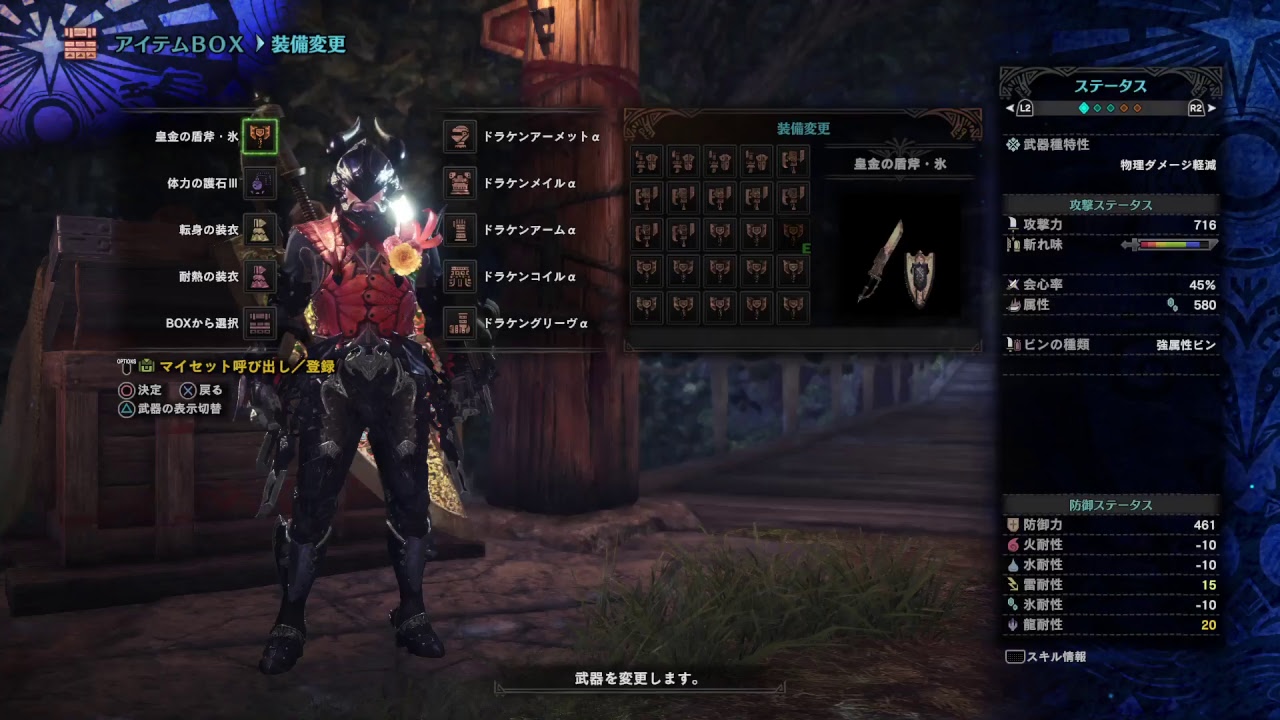
Task: Select the ドラケンメイルα chest armor icon
Action: (x=458, y=182)
